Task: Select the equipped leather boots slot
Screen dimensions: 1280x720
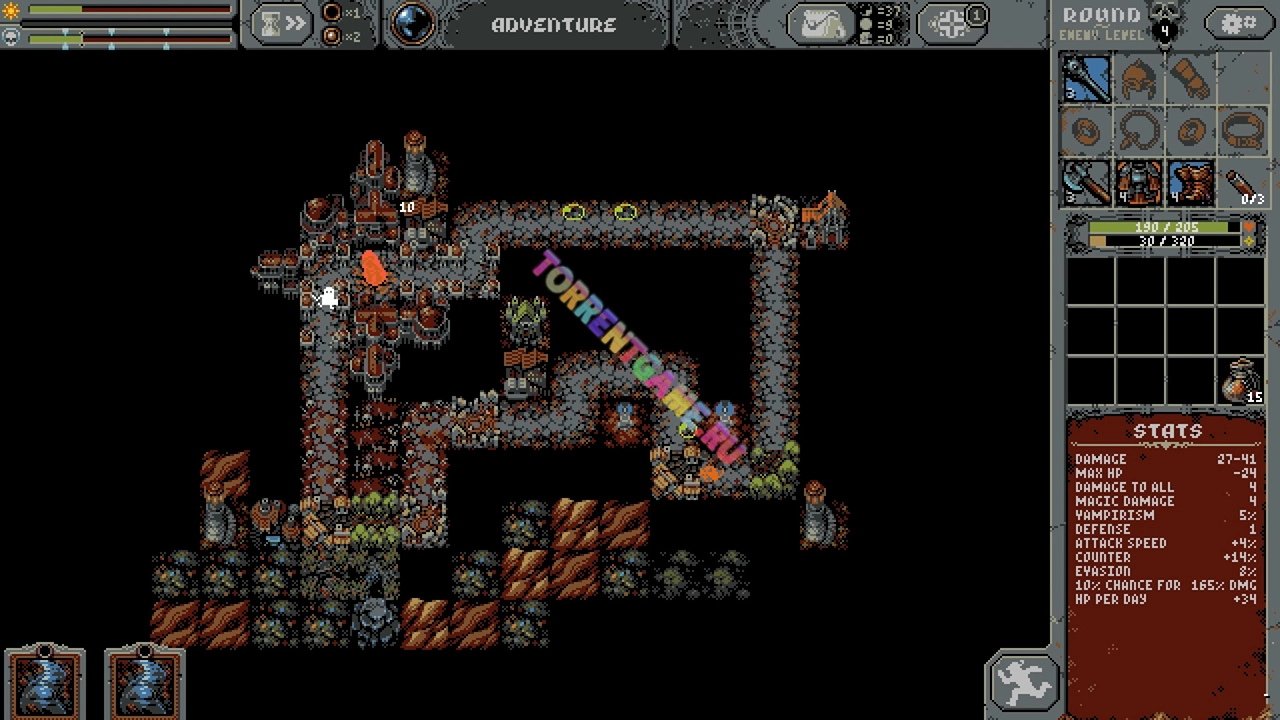Action: point(1191,183)
